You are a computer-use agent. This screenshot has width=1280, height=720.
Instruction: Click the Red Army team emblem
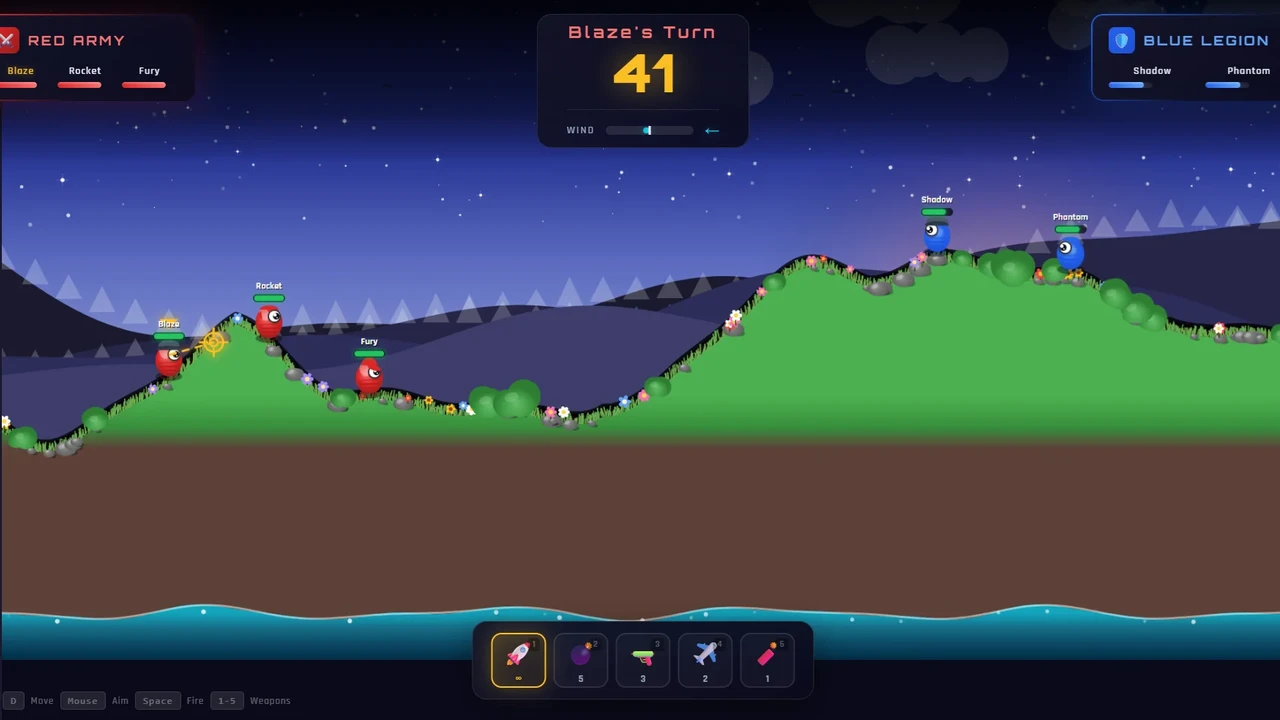[x=9, y=40]
